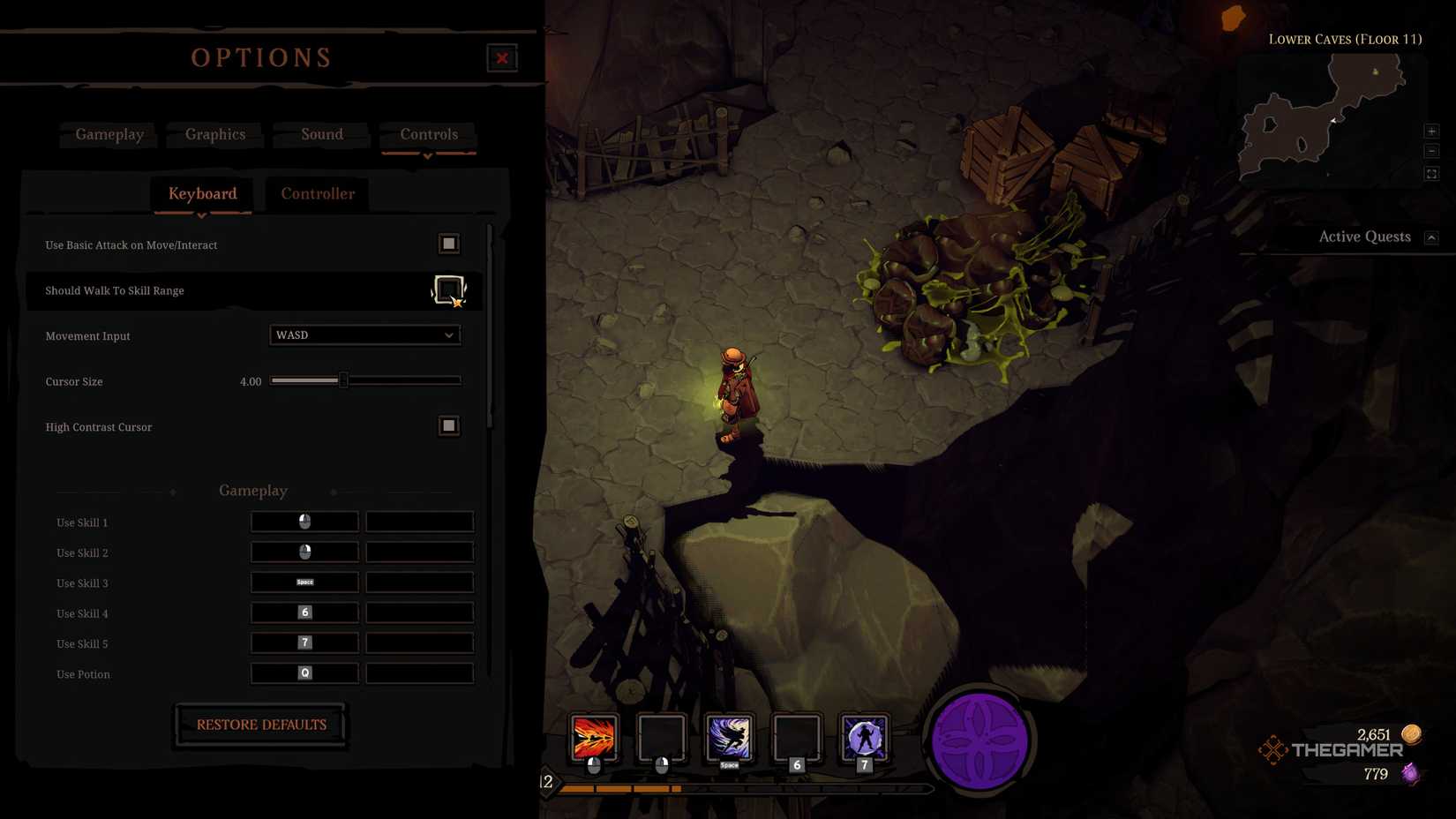Click the empty secondary keybind field for Use Skill 1

[419, 522]
